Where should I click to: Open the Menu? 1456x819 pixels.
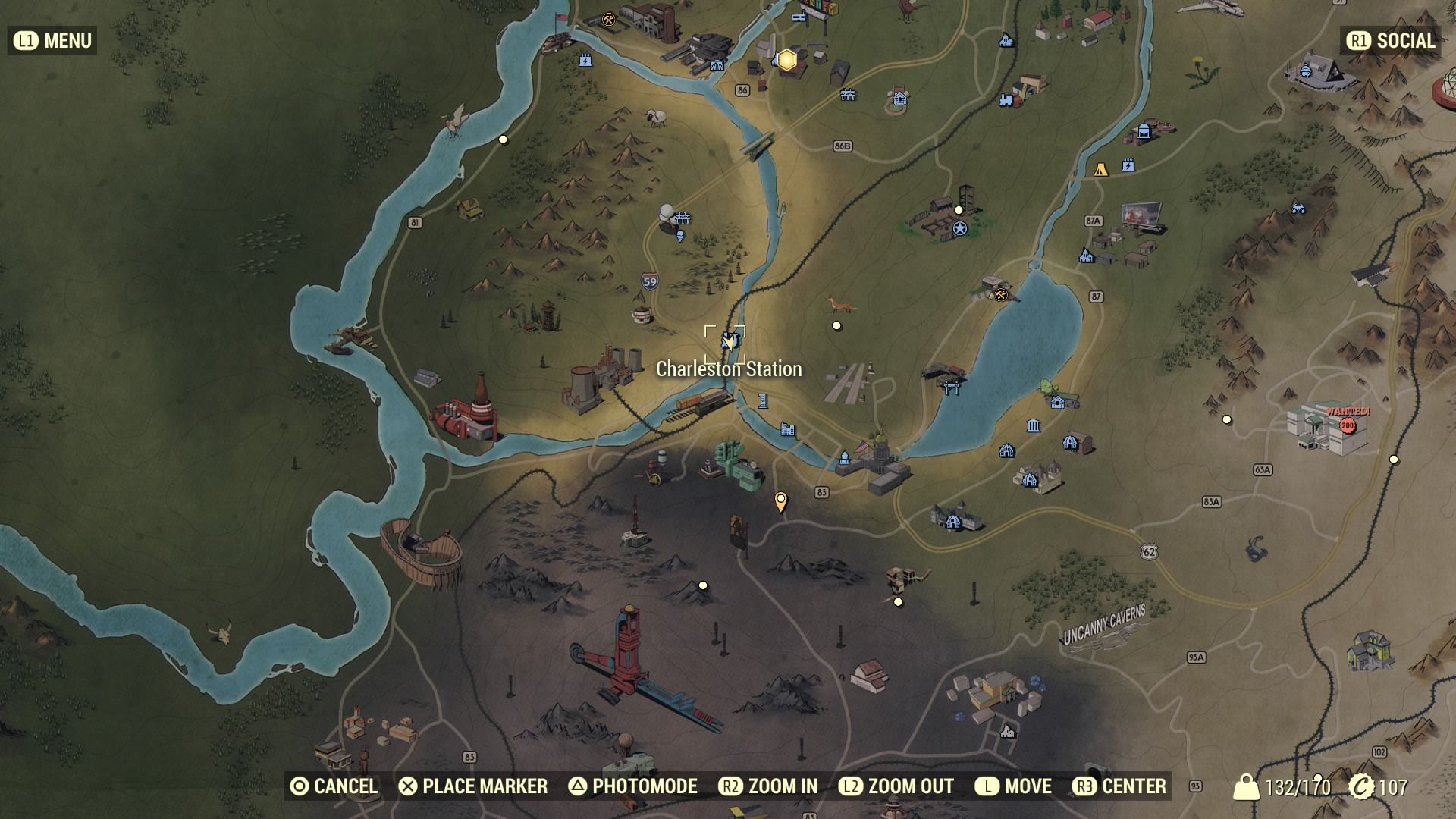click(x=52, y=40)
